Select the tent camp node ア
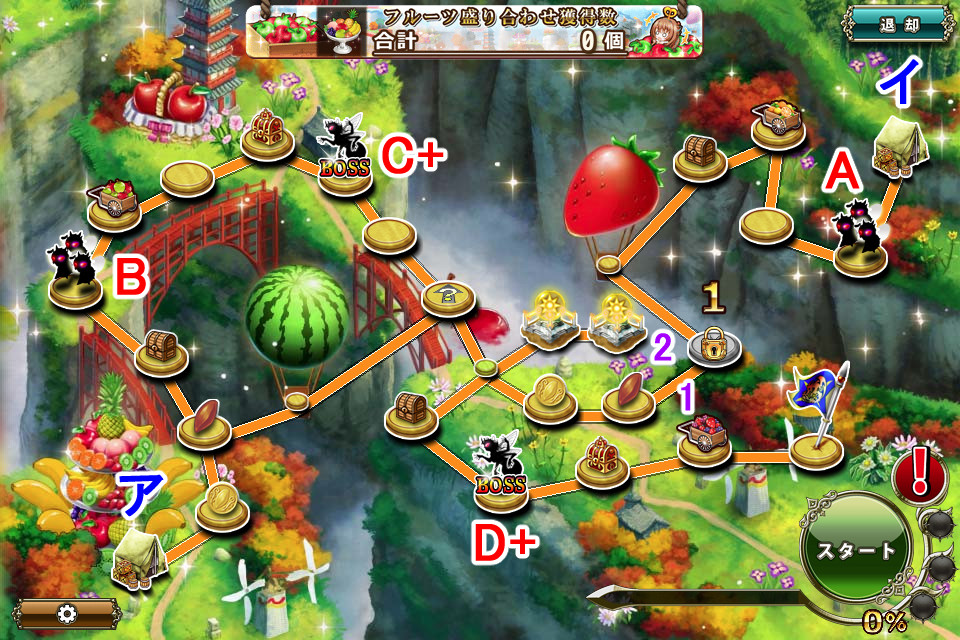 coord(137,555)
